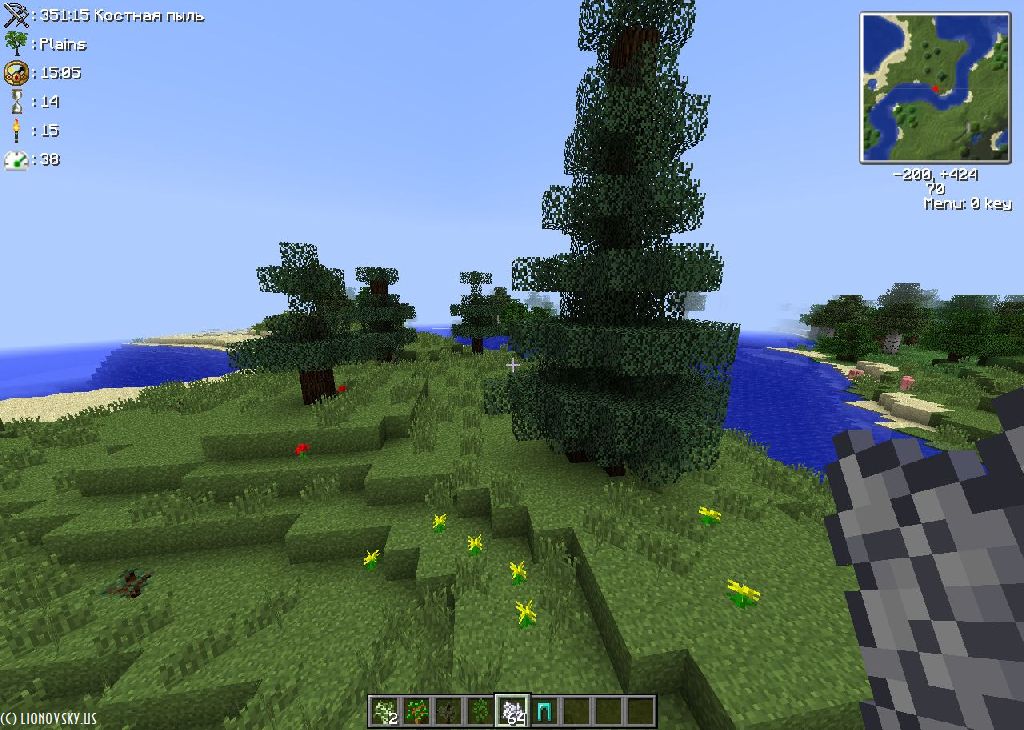Click the hourglass status icon
Image resolution: width=1024 pixels, height=730 pixels.
point(16,101)
